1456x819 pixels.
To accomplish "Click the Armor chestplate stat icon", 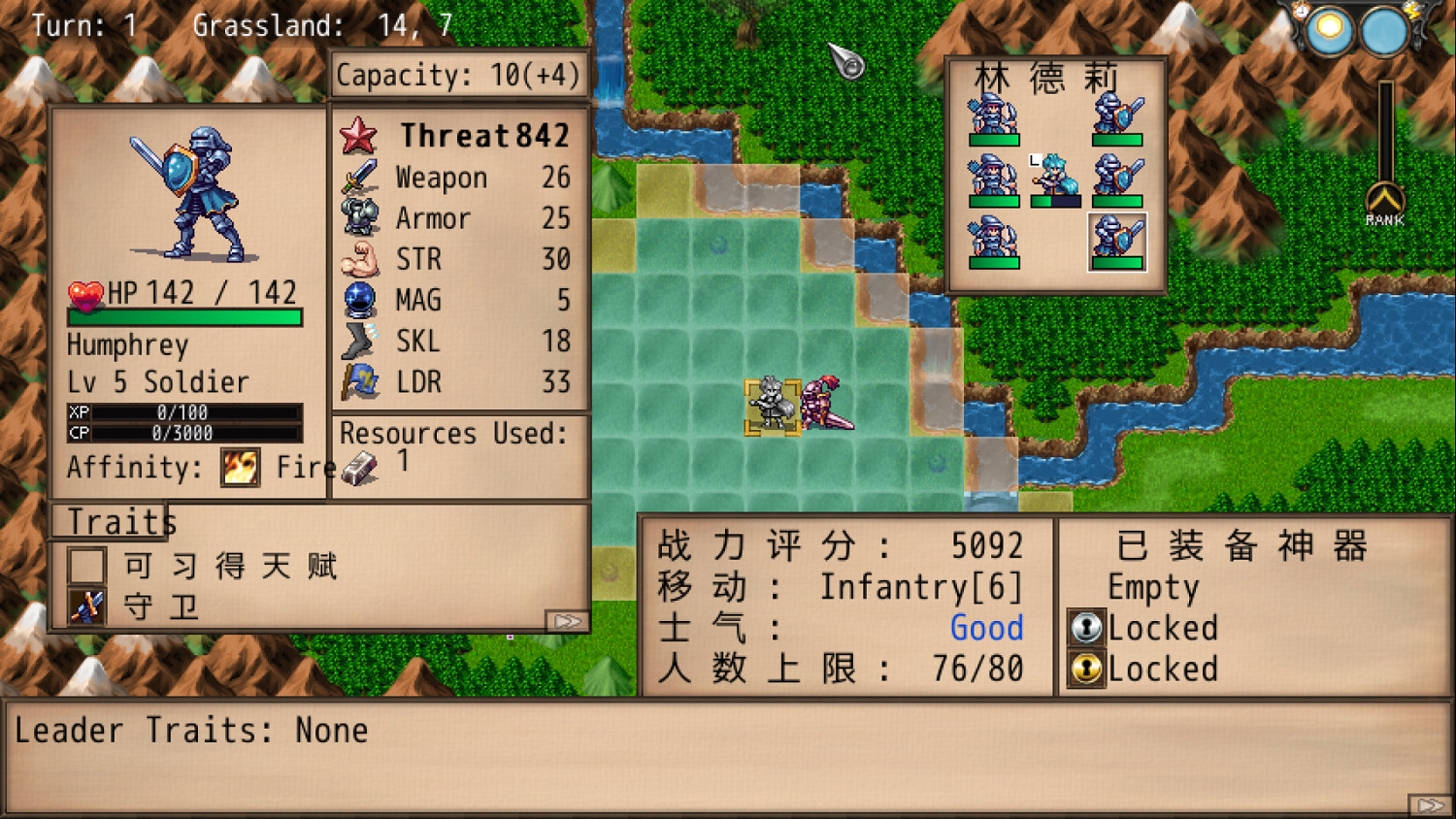I will tap(357, 218).
